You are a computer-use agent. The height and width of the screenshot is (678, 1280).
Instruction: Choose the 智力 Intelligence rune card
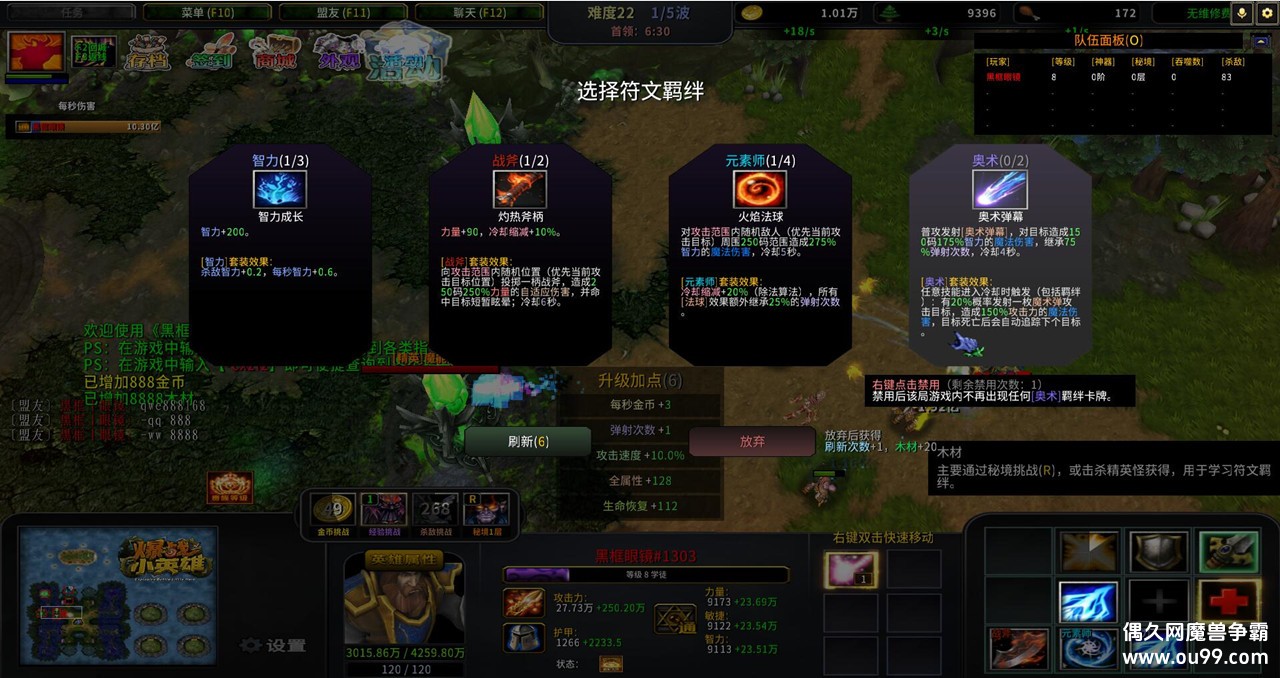click(280, 255)
